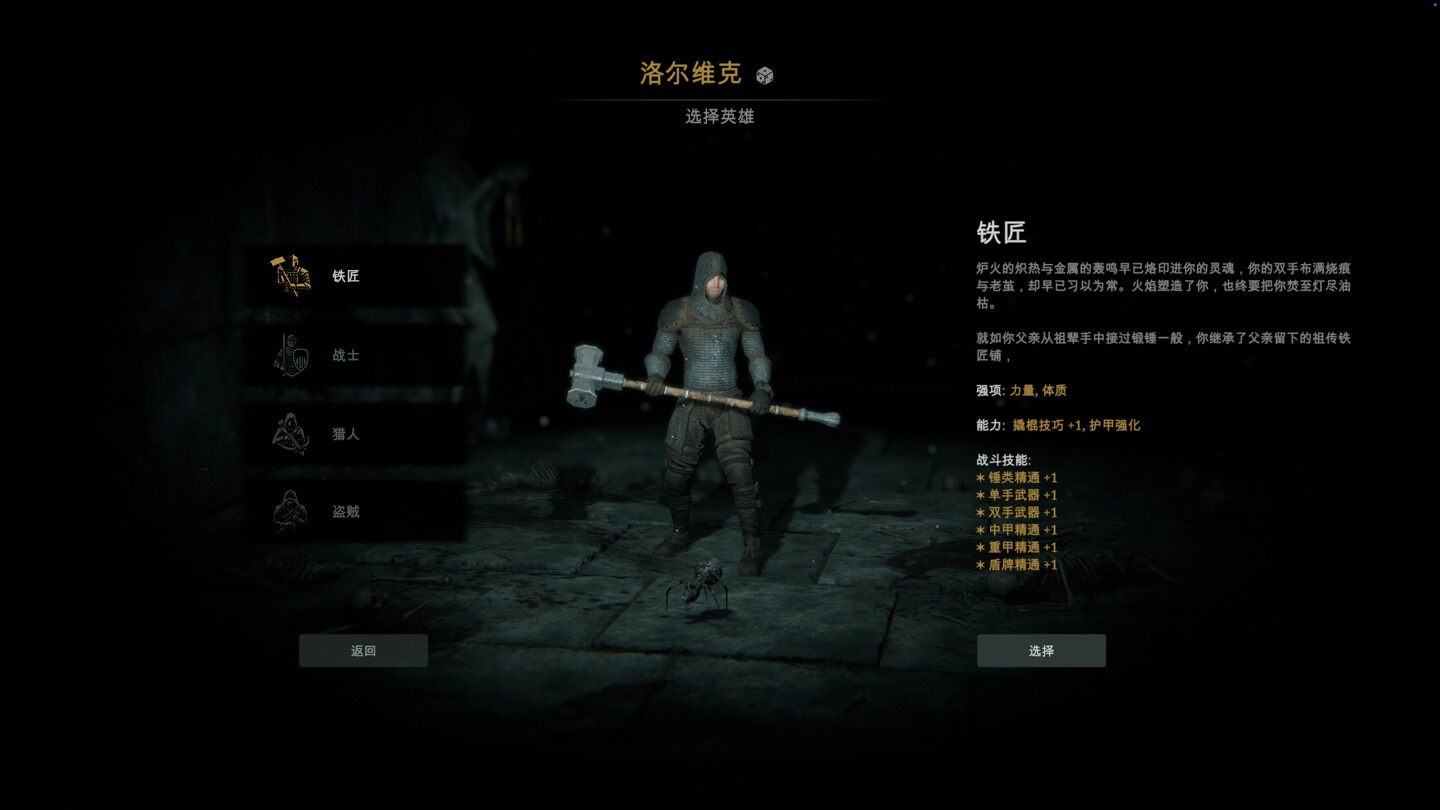Click the dice icon next to 洛尔维克

[764, 73]
